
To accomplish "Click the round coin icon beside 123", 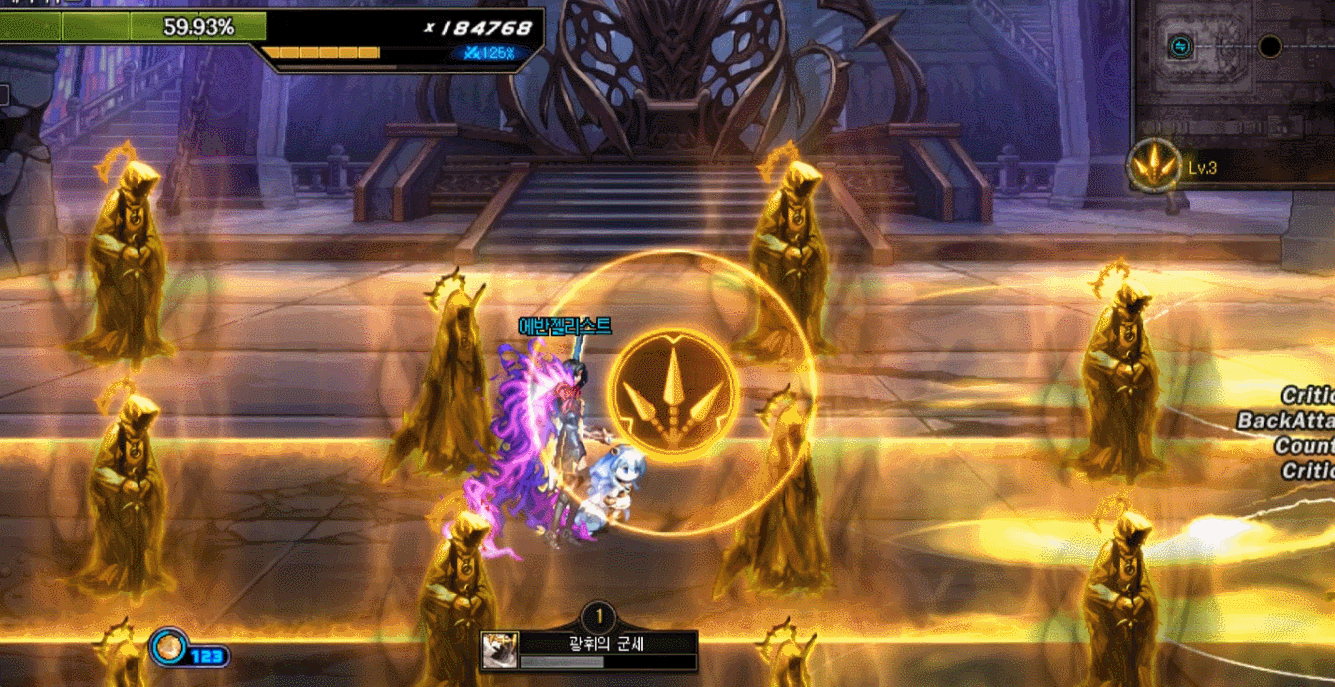I will point(168,647).
